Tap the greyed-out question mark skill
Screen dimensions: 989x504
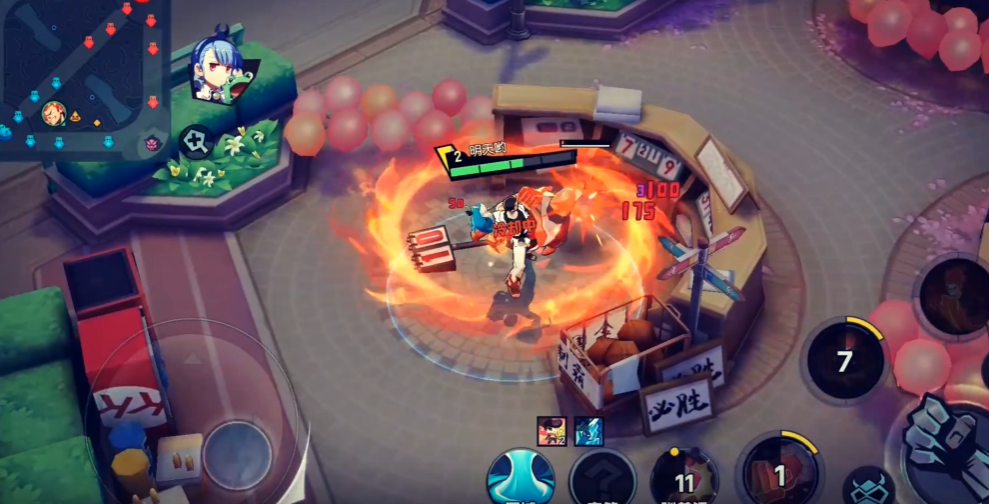point(603,479)
